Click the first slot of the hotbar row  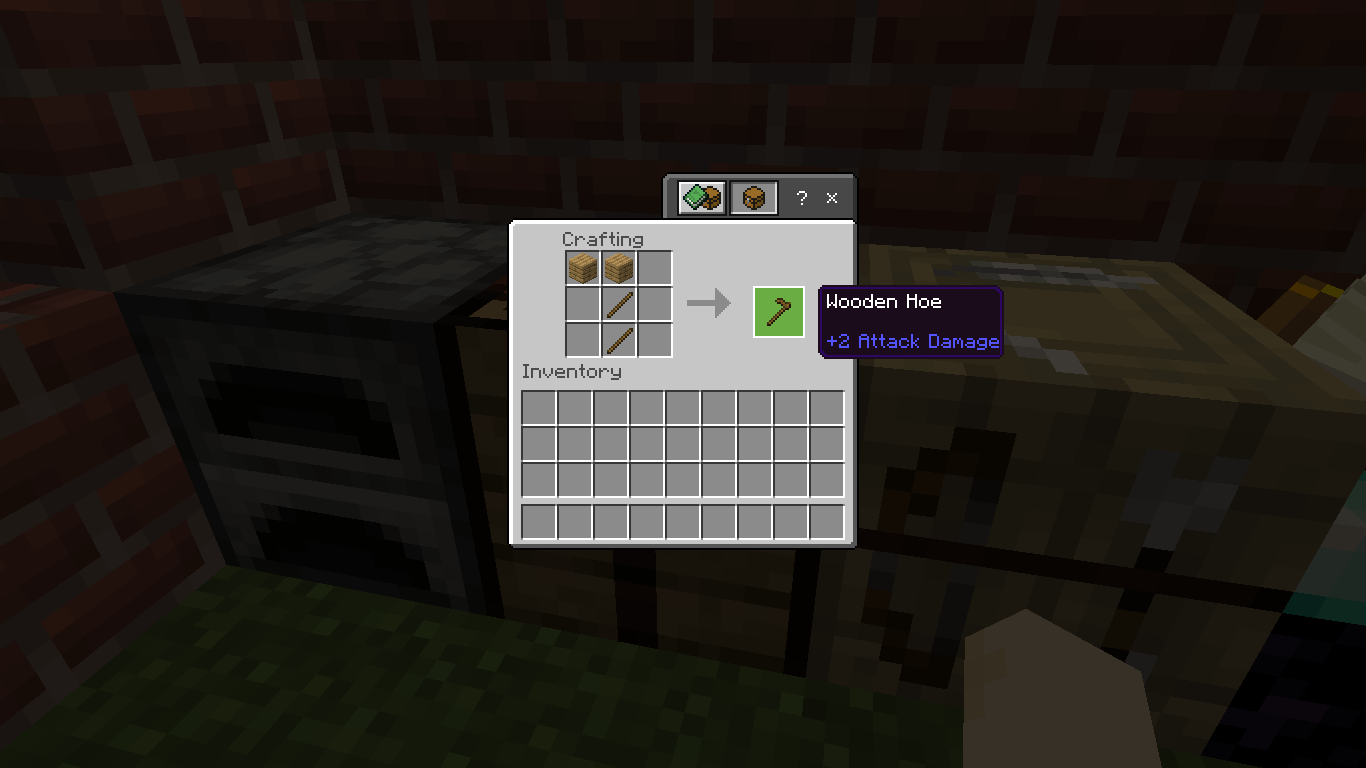pyautogui.click(x=537, y=521)
